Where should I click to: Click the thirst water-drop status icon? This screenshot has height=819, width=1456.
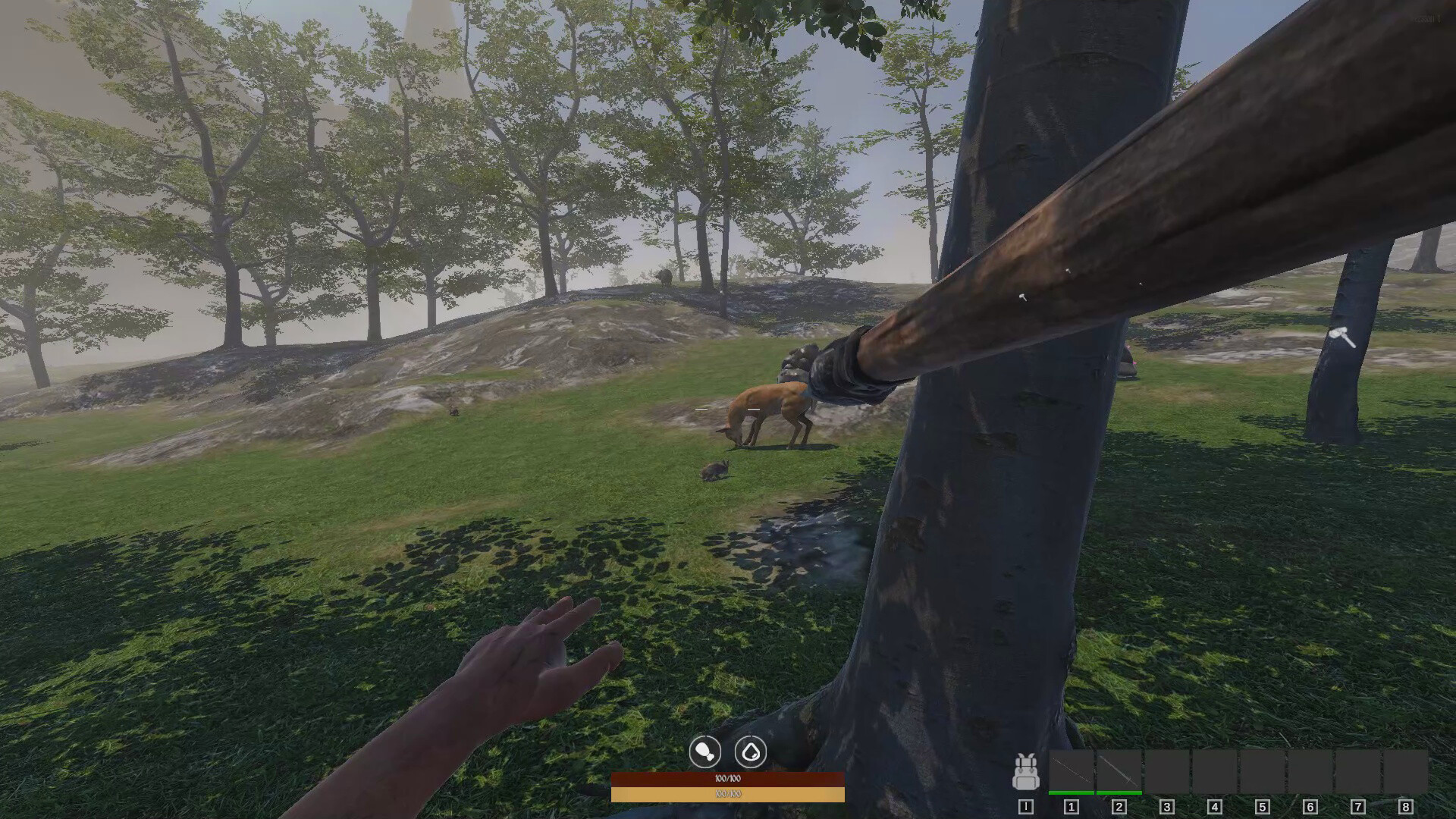751,751
